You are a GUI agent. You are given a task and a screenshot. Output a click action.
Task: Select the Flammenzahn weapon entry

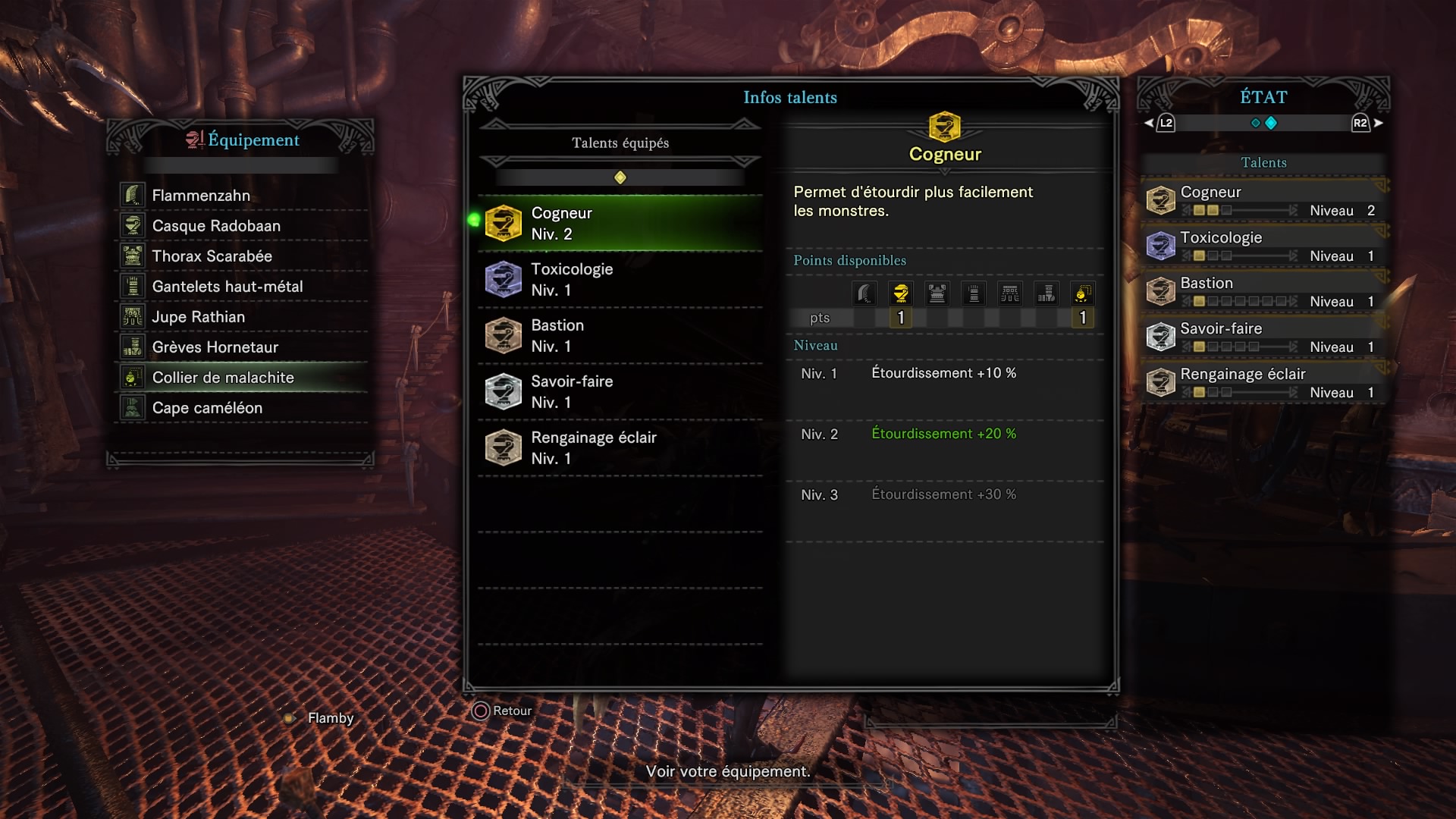[201, 196]
